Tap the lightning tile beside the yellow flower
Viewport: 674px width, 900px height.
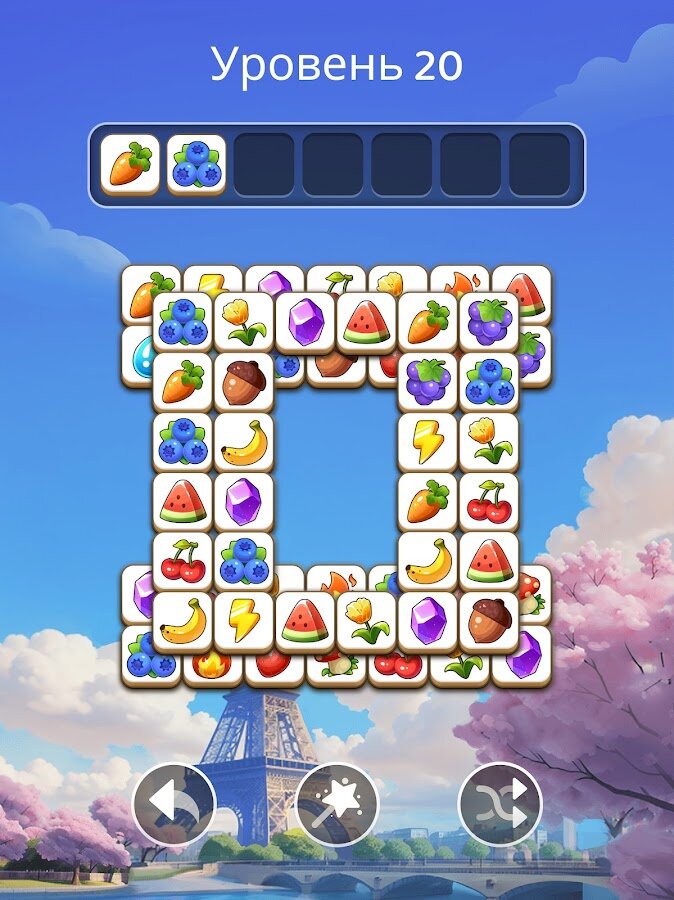[x=428, y=442]
